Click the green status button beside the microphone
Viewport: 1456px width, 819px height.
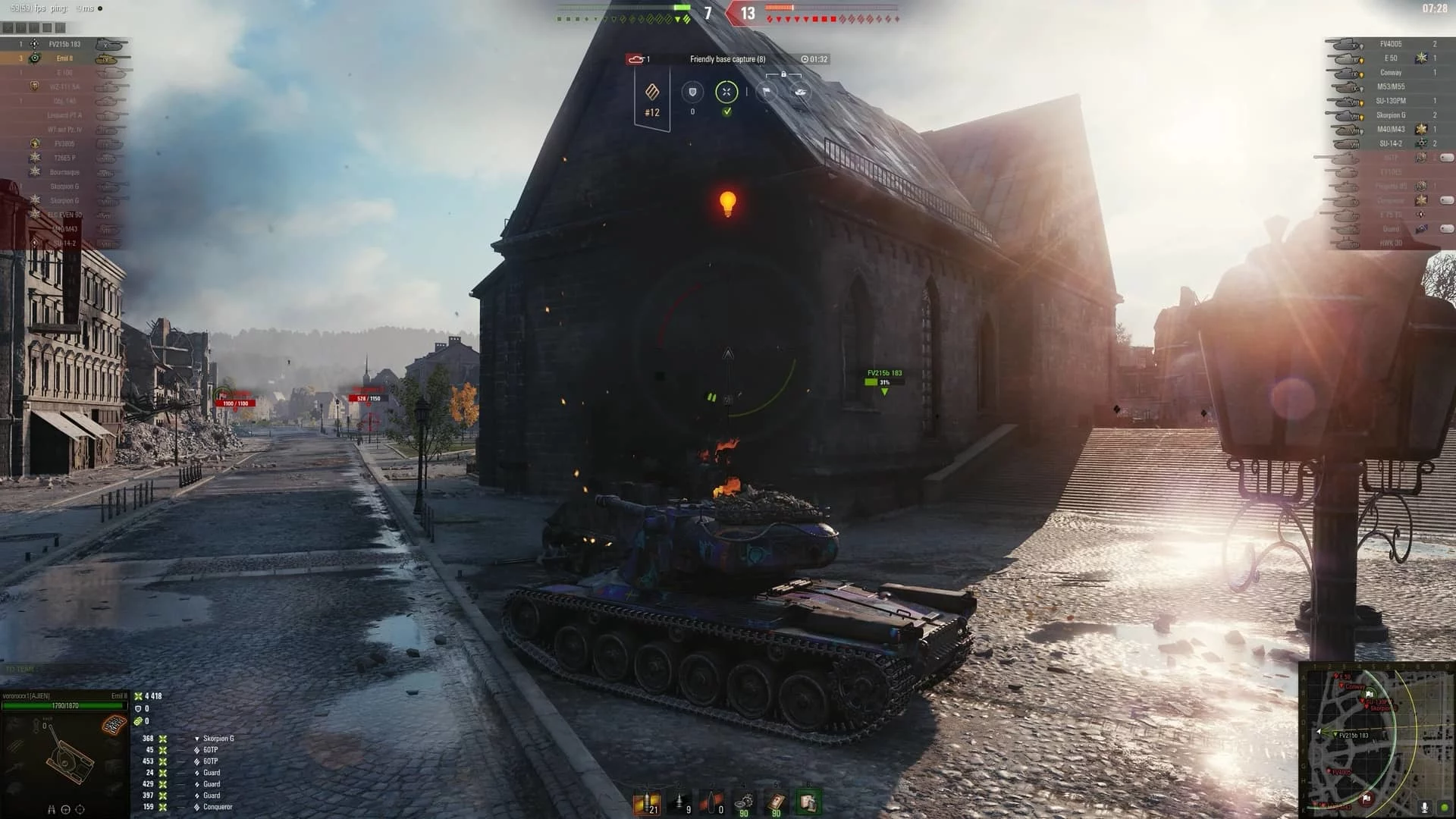[1445, 808]
